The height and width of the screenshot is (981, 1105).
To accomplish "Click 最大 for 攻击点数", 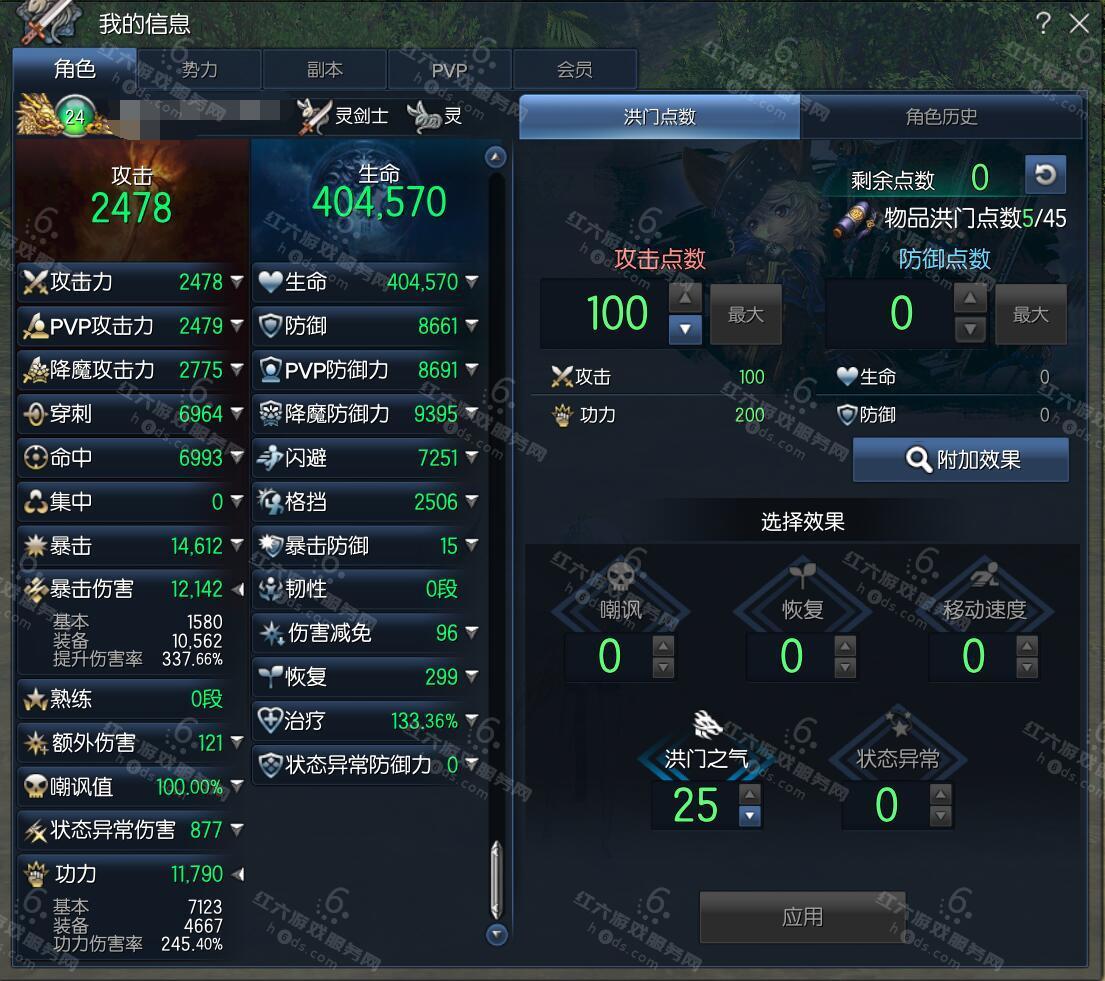I will pyautogui.click(x=746, y=315).
